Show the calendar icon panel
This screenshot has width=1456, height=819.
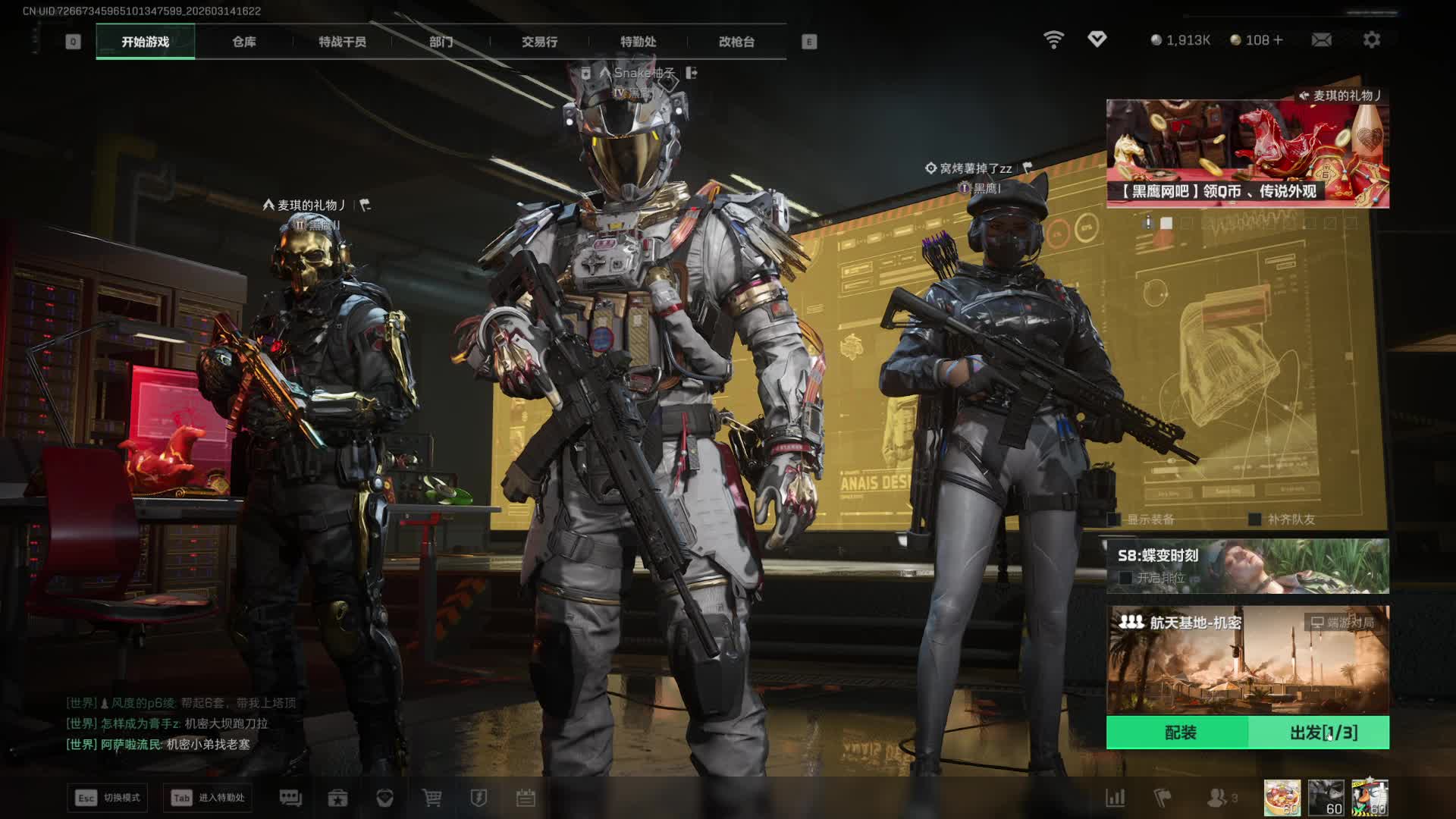point(526,798)
